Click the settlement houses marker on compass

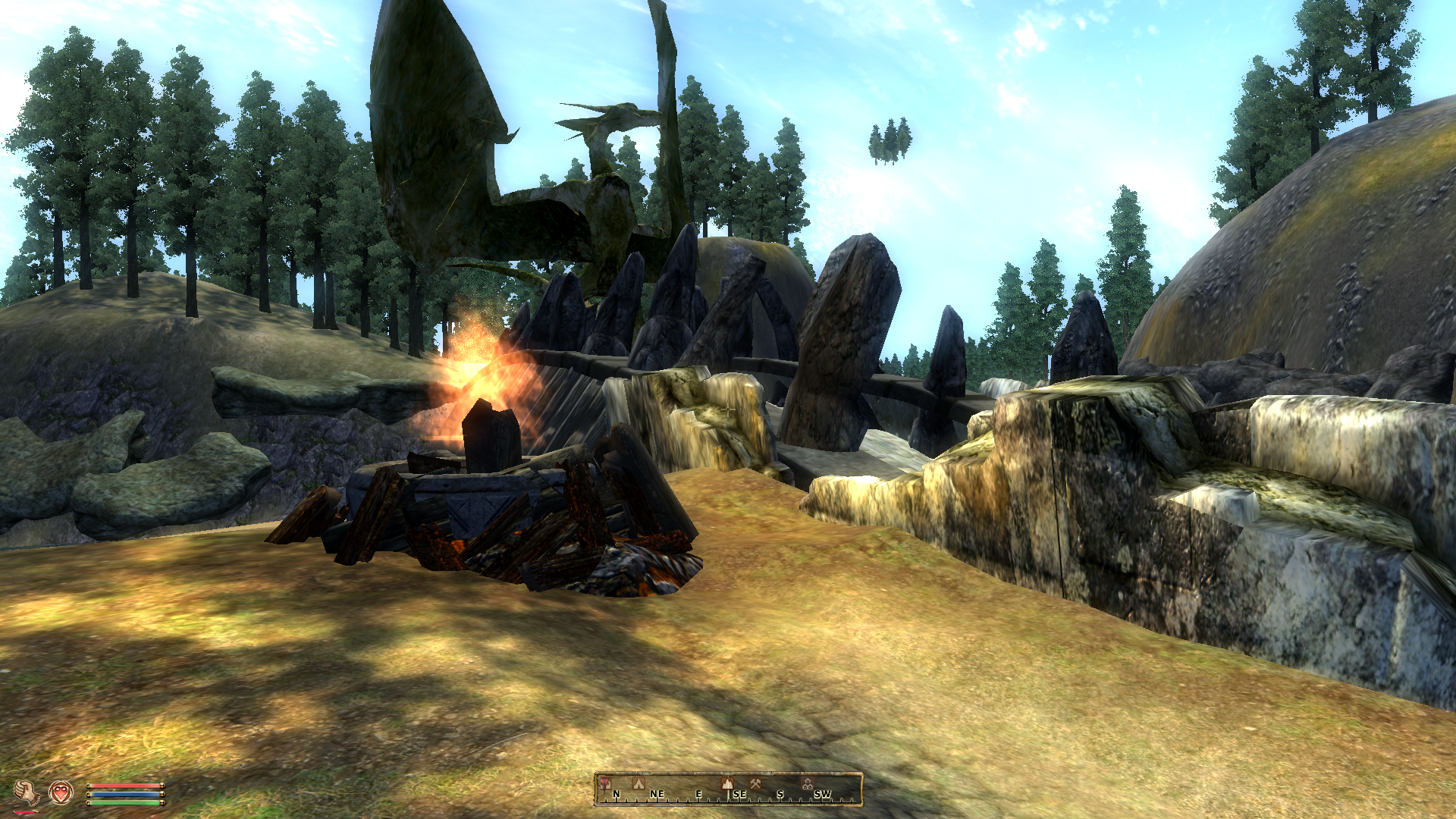[x=808, y=784]
